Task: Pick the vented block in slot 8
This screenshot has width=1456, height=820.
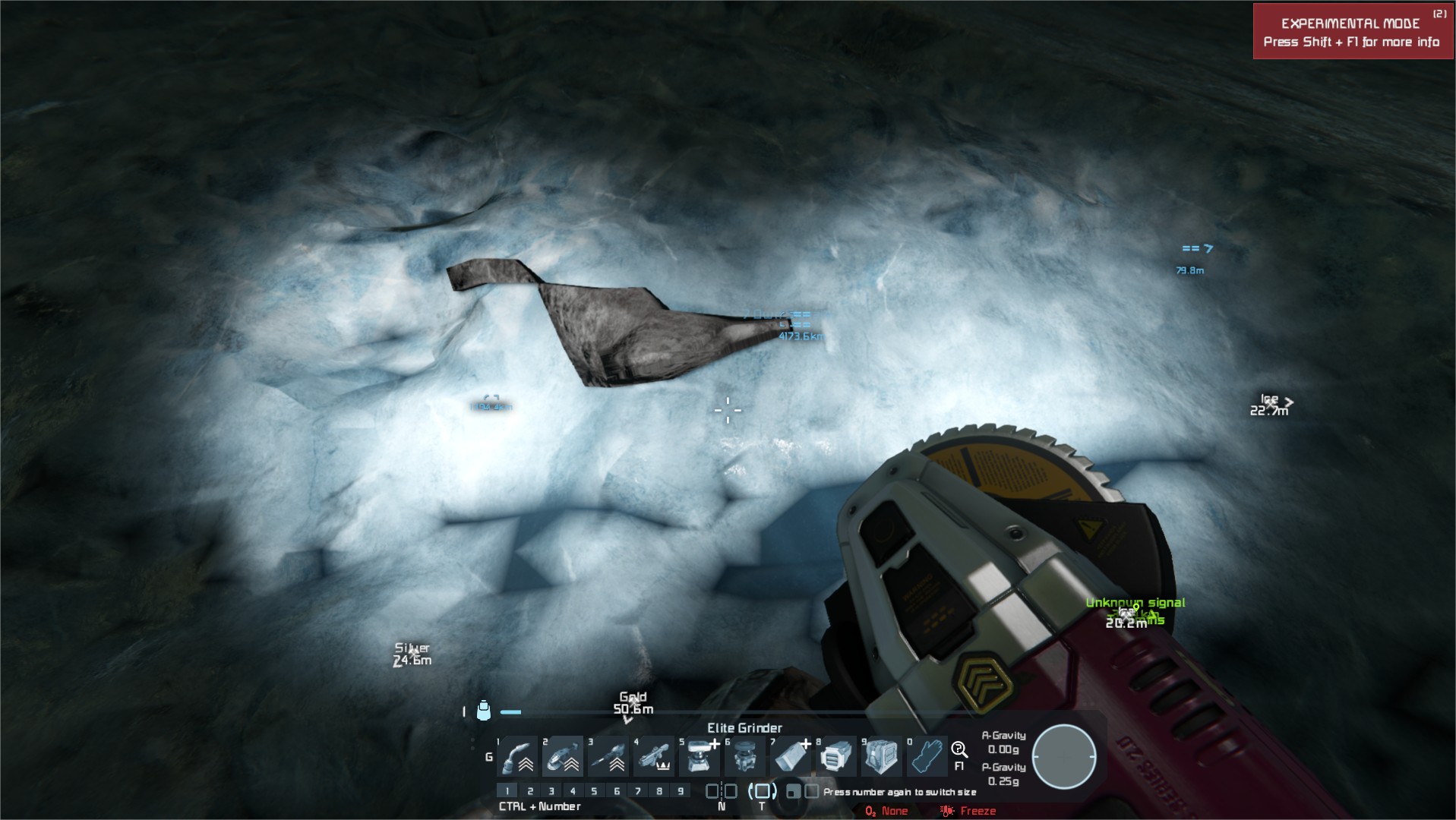Action: 835,756
